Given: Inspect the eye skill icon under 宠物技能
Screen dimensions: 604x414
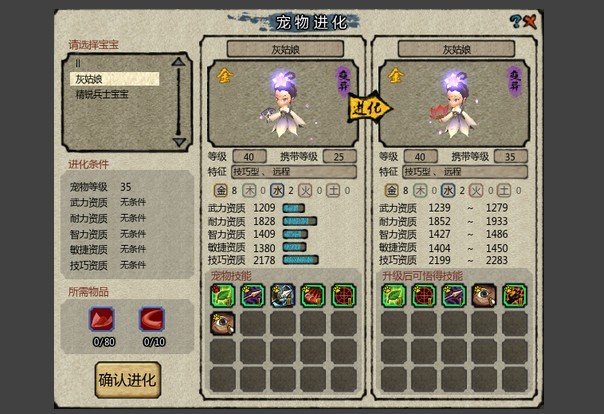Looking at the screenshot, I should click(223, 323).
